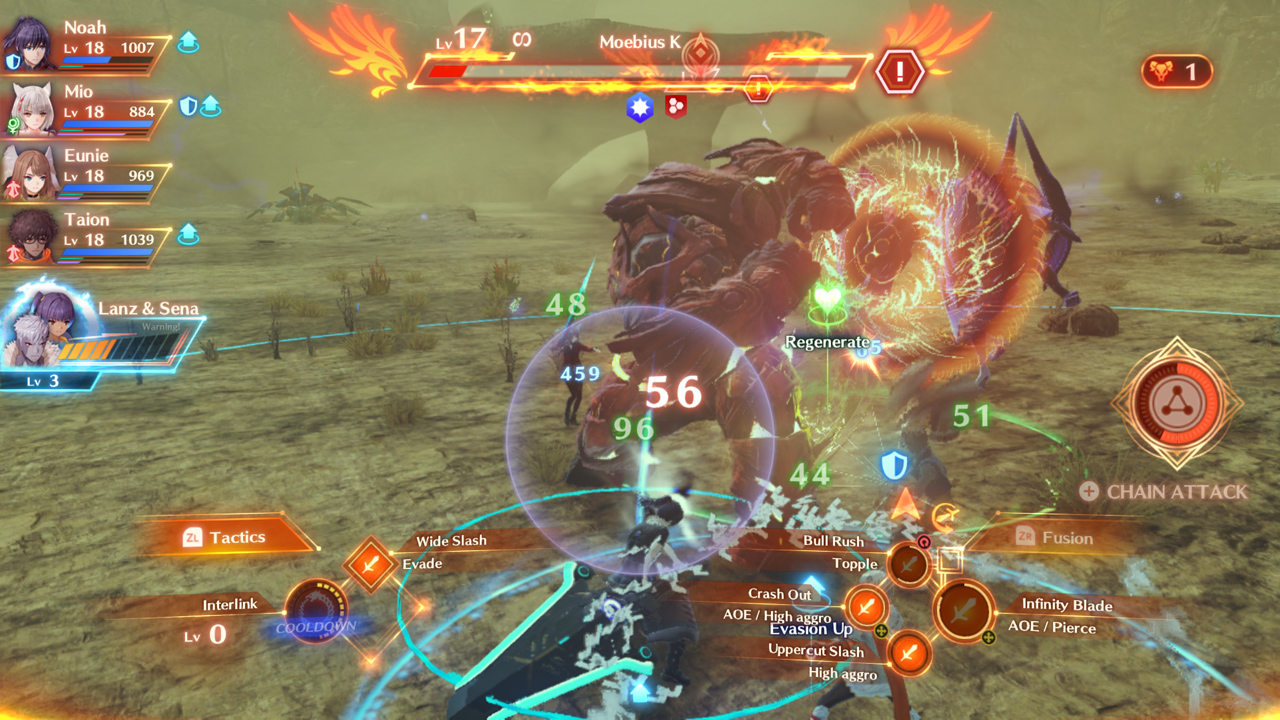Select the Lanz & Sena Ouroboros portrait
This screenshot has width=1280, height=720.
click(52, 330)
